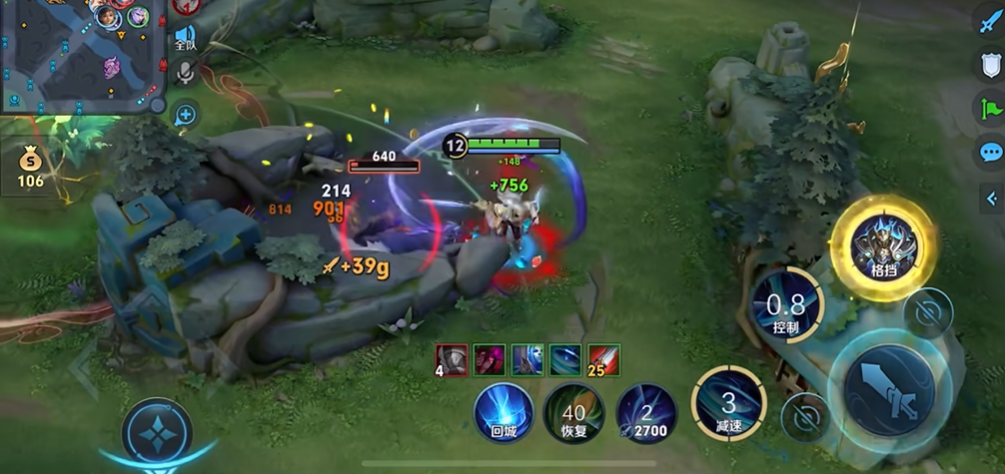The height and width of the screenshot is (474, 1005).
Task: Activate the 格挡 block ultimate
Action: coord(882,246)
